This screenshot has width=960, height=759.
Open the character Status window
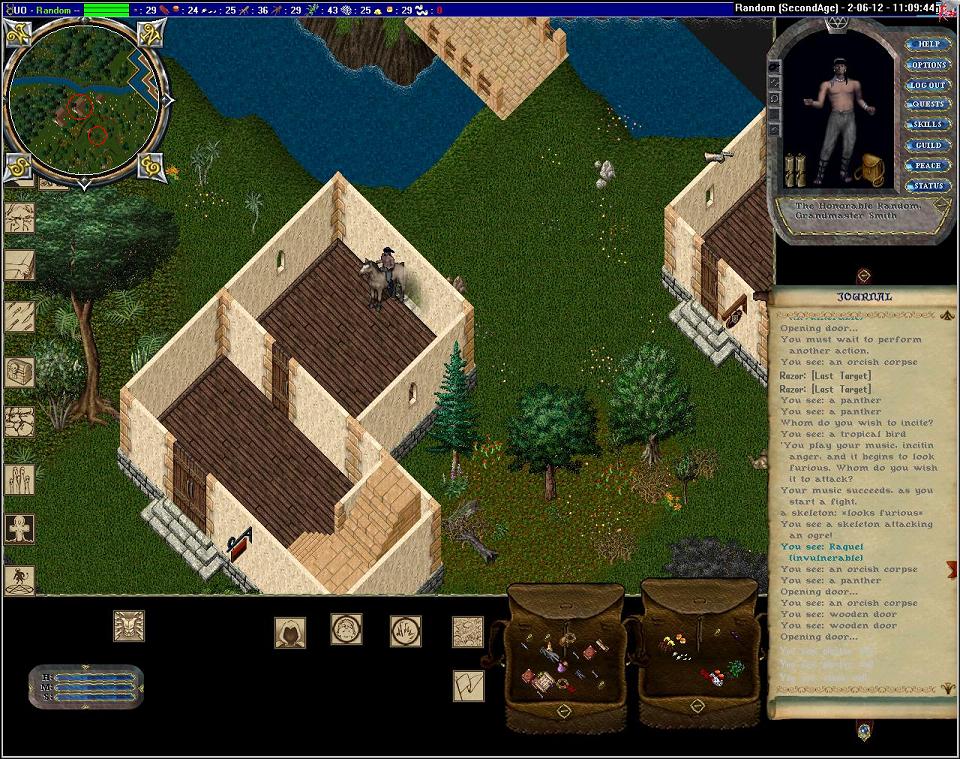927,186
